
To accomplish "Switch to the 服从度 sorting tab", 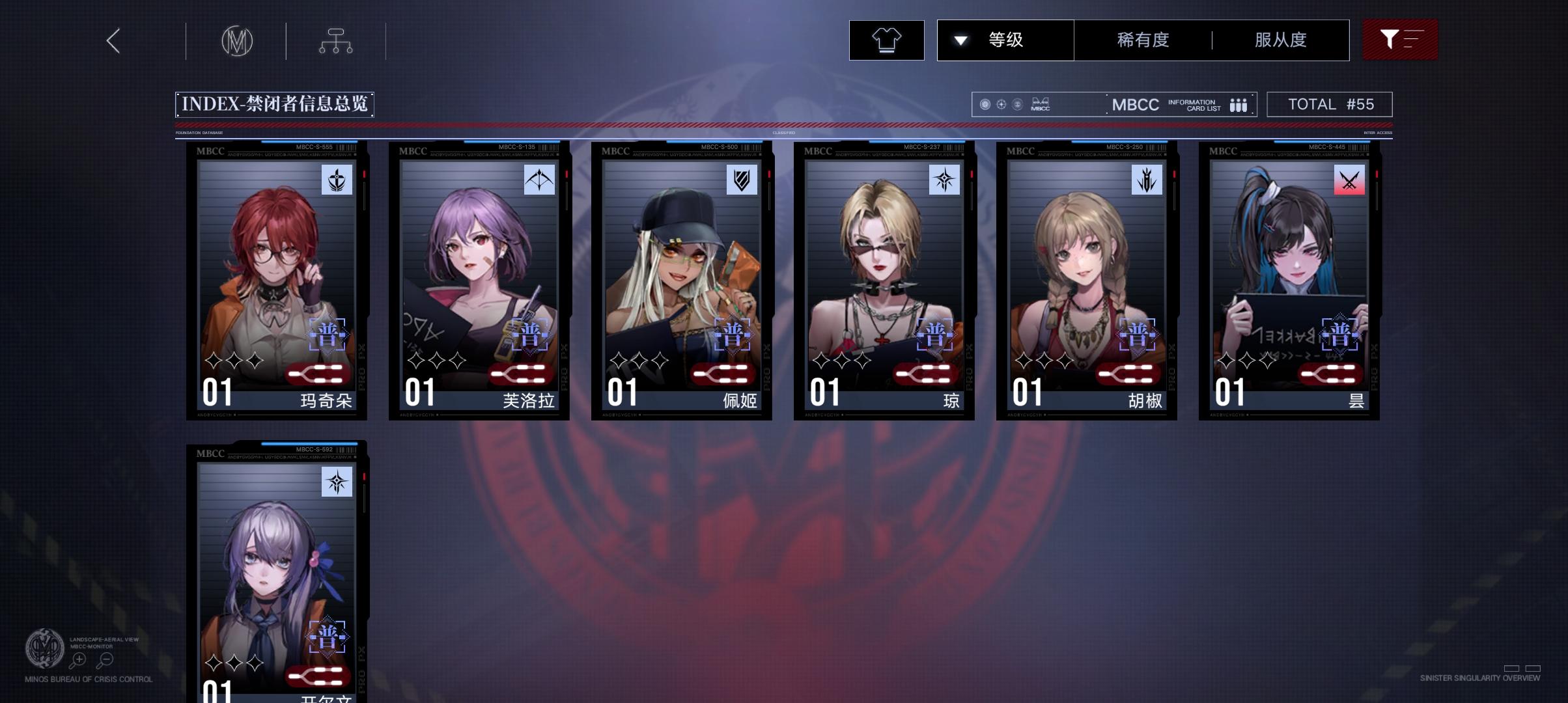I will [1280, 39].
